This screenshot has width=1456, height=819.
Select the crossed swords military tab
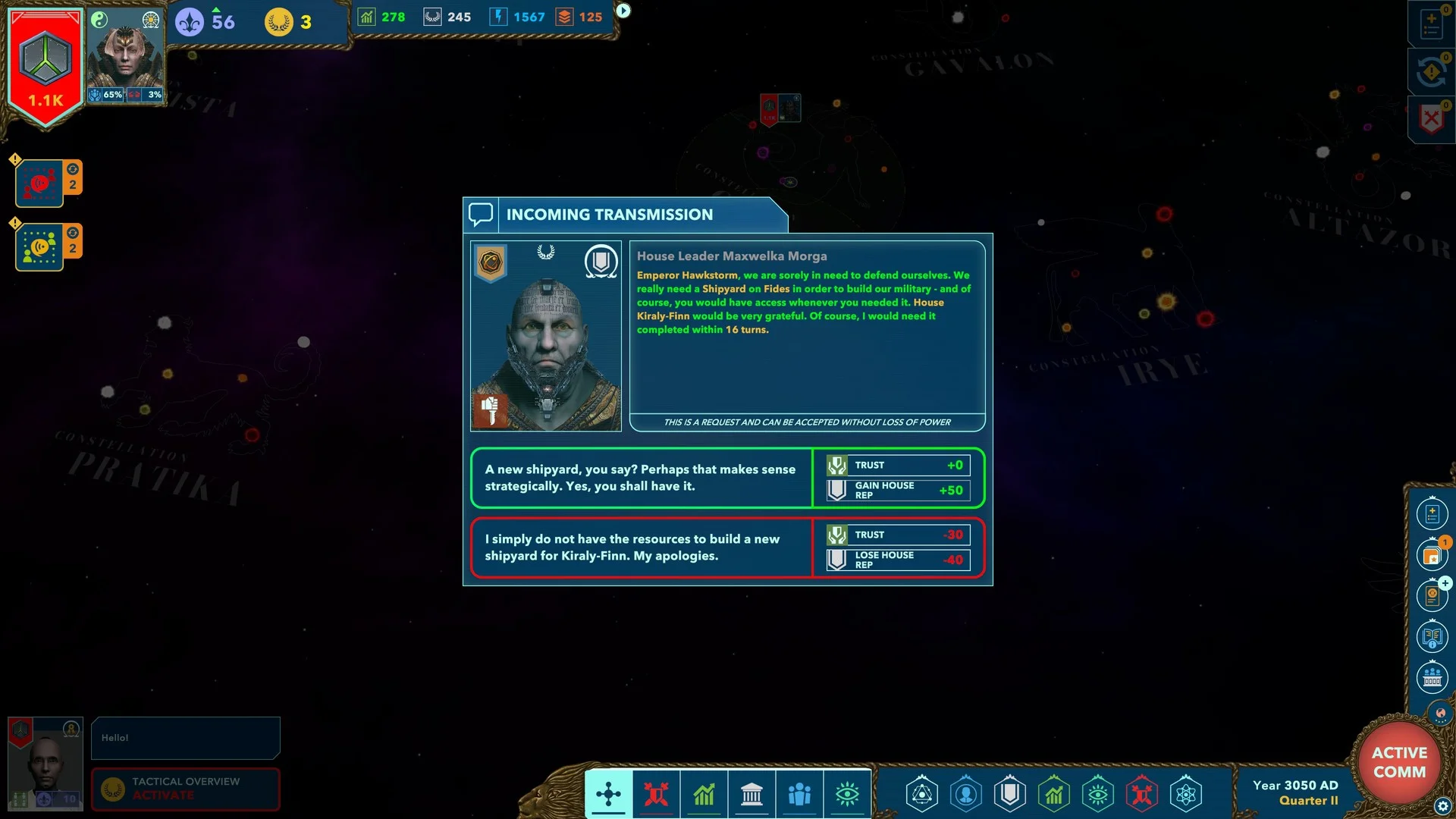click(656, 794)
